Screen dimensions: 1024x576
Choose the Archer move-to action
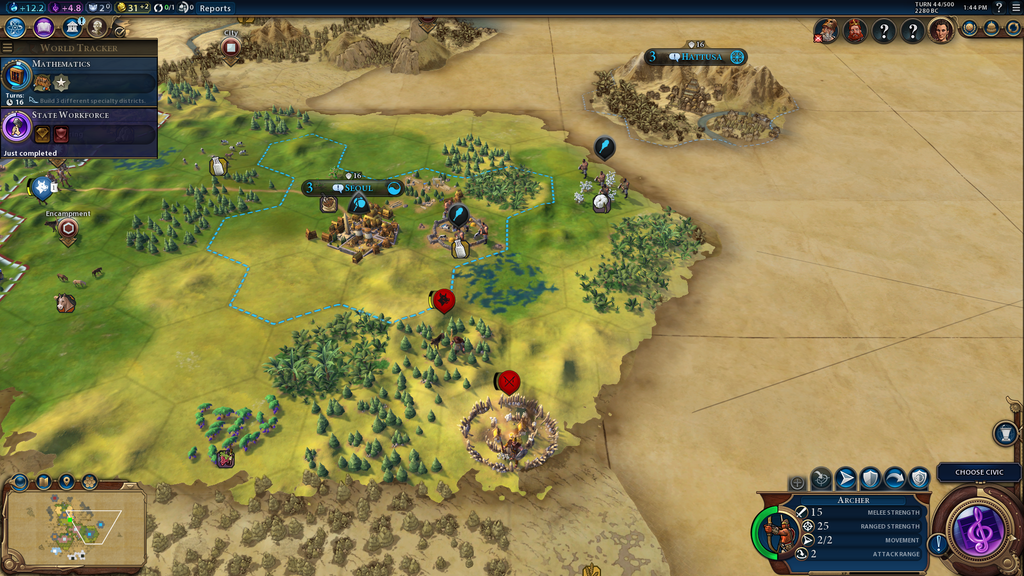point(846,478)
